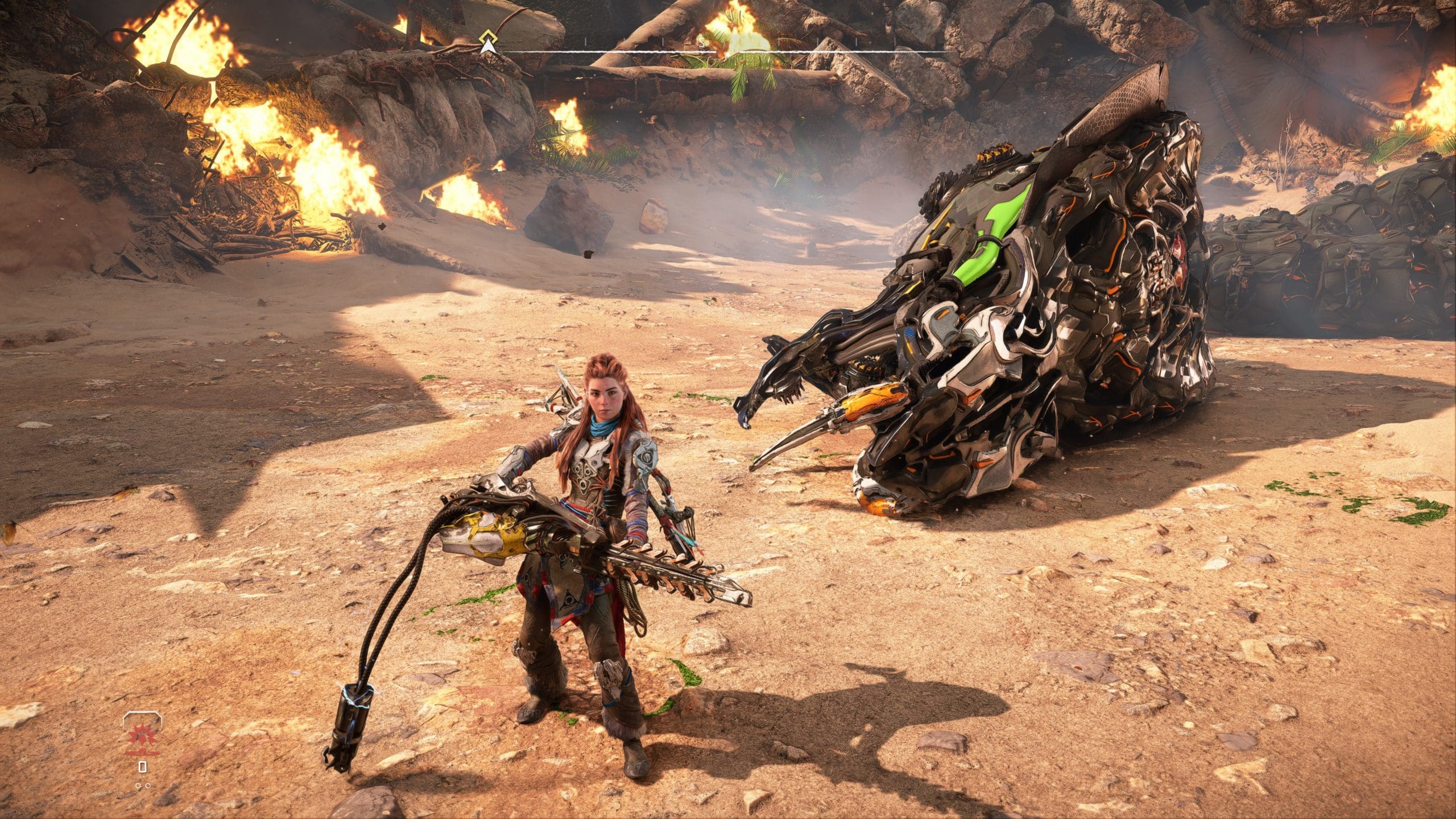The height and width of the screenshot is (819, 1456).
Task: Click the south marker on the compass bar
Action: [702, 42]
